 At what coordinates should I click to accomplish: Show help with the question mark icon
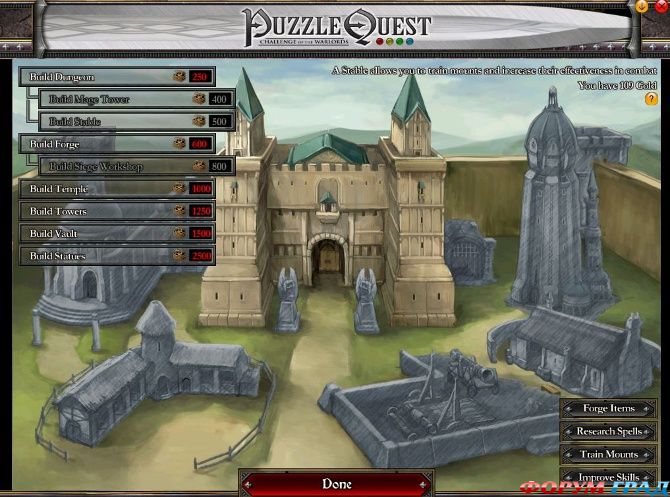tap(651, 100)
